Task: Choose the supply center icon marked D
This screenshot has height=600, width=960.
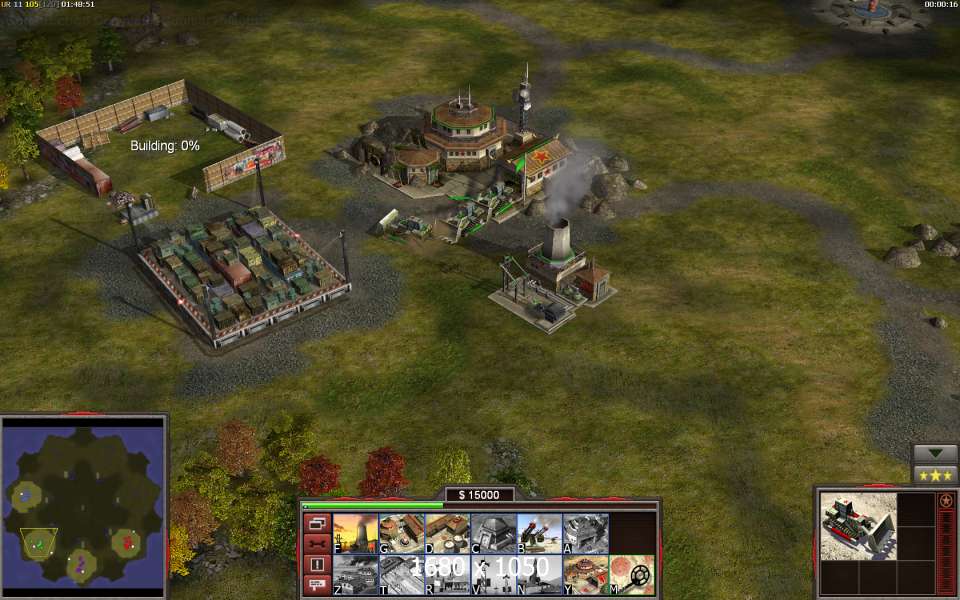Action: [447, 534]
